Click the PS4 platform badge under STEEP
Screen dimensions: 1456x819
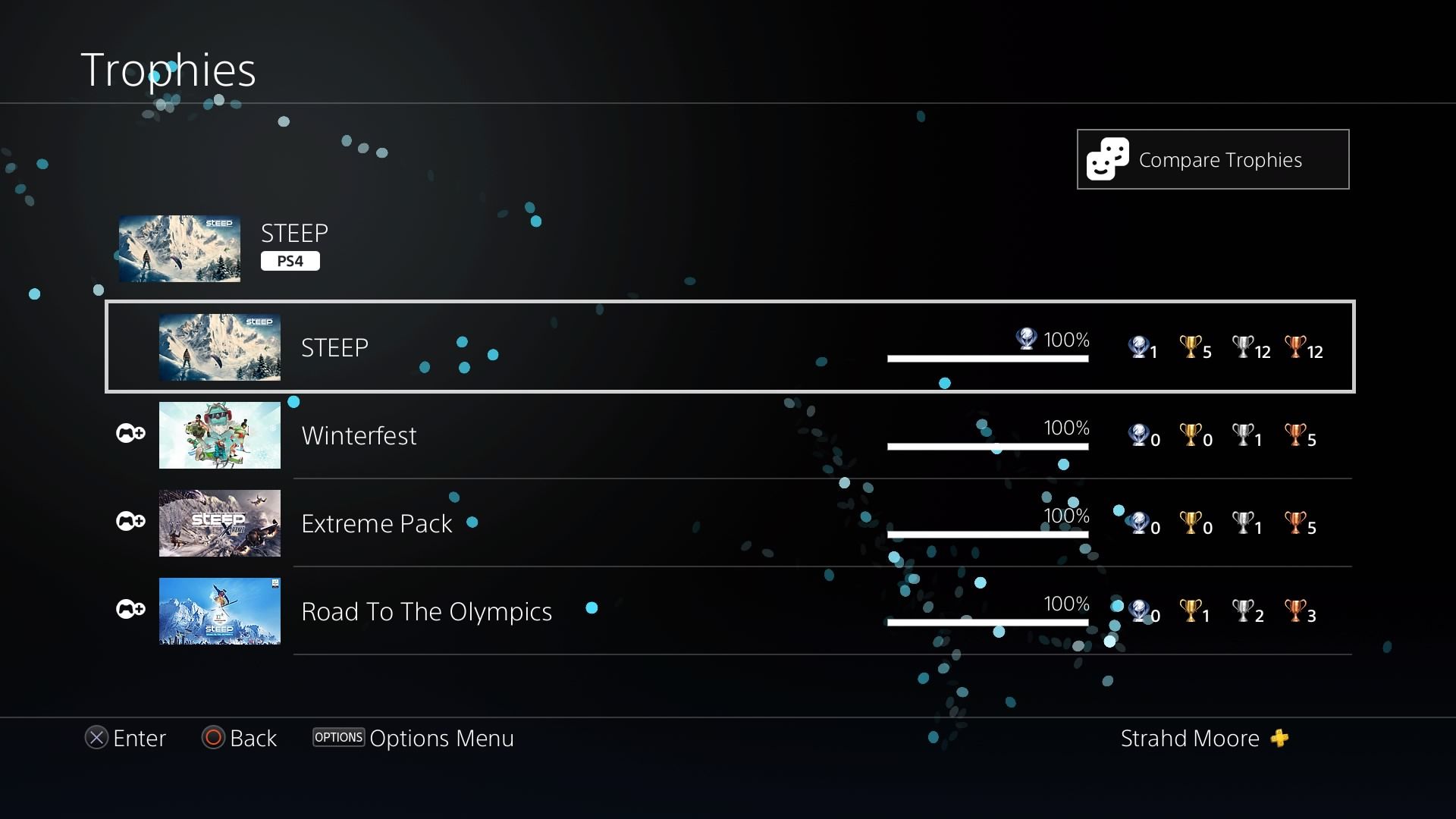pos(290,260)
